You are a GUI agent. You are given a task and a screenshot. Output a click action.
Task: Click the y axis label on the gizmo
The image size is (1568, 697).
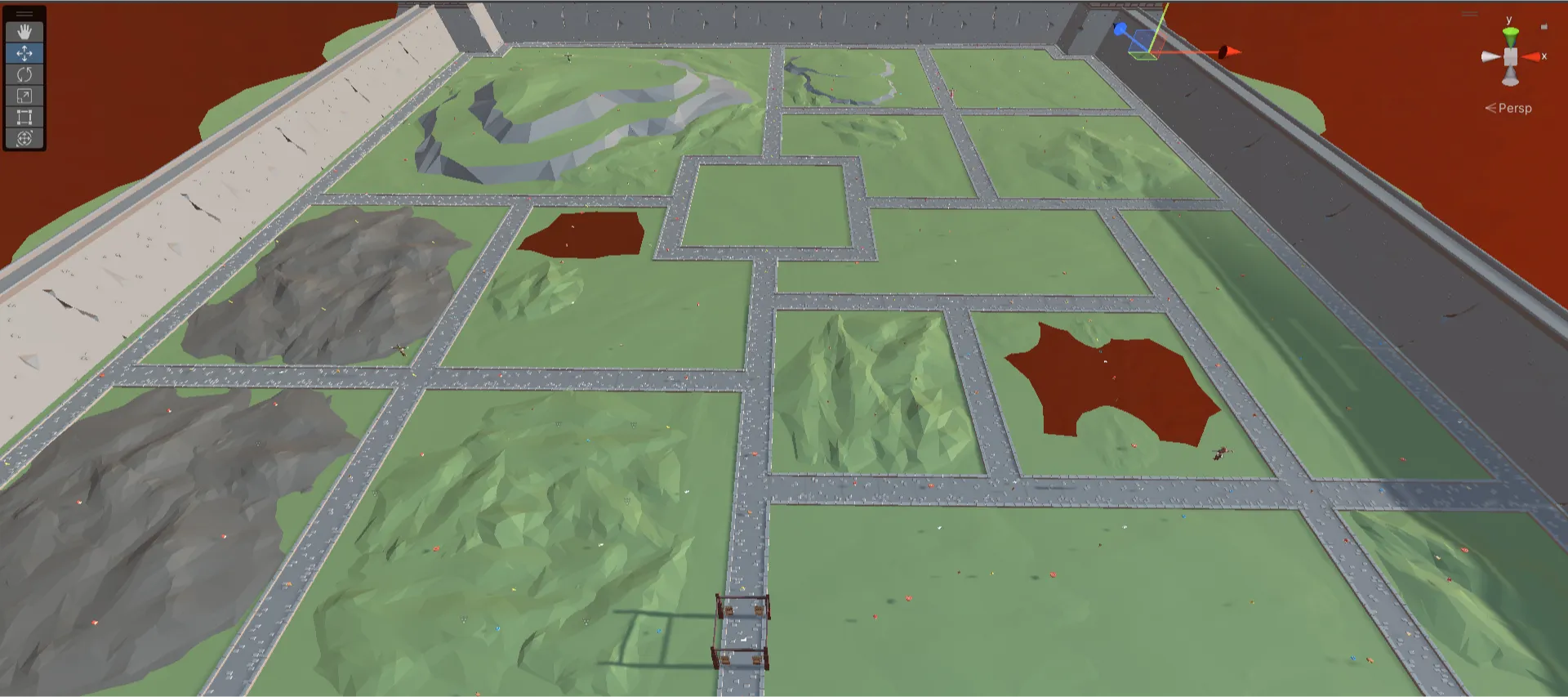coord(1508,20)
